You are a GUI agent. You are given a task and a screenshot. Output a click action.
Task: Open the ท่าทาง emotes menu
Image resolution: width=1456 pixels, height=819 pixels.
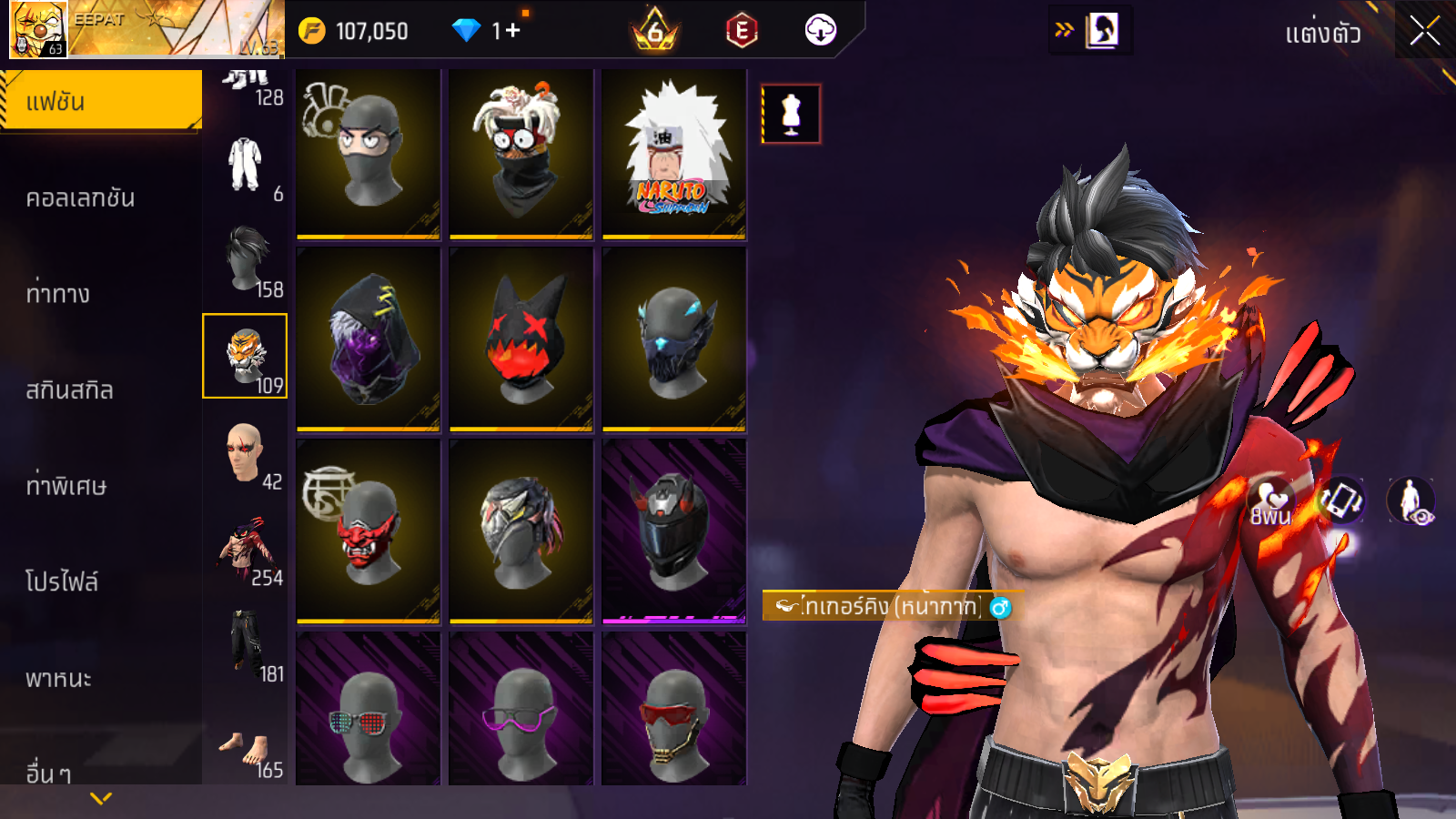58,293
